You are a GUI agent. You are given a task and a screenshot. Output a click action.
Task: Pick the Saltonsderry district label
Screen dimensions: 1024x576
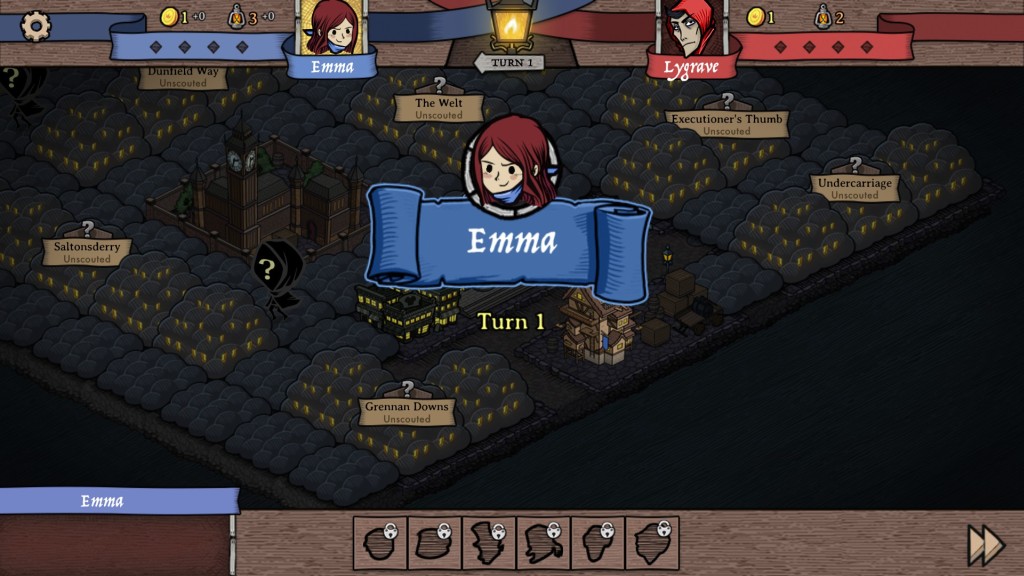(87, 252)
